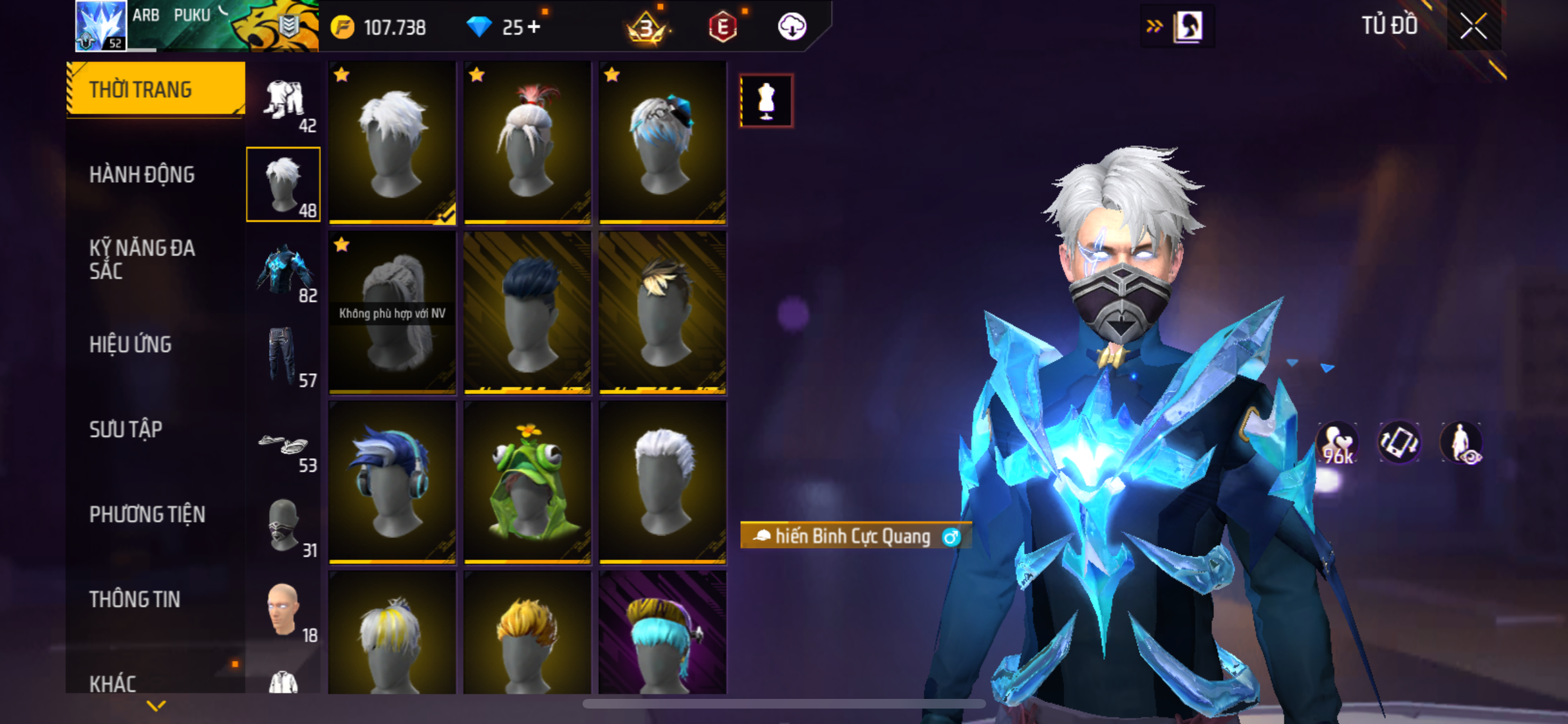Open the PHƯƠNG TIỆN section
The width and height of the screenshot is (1568, 724).
(147, 515)
